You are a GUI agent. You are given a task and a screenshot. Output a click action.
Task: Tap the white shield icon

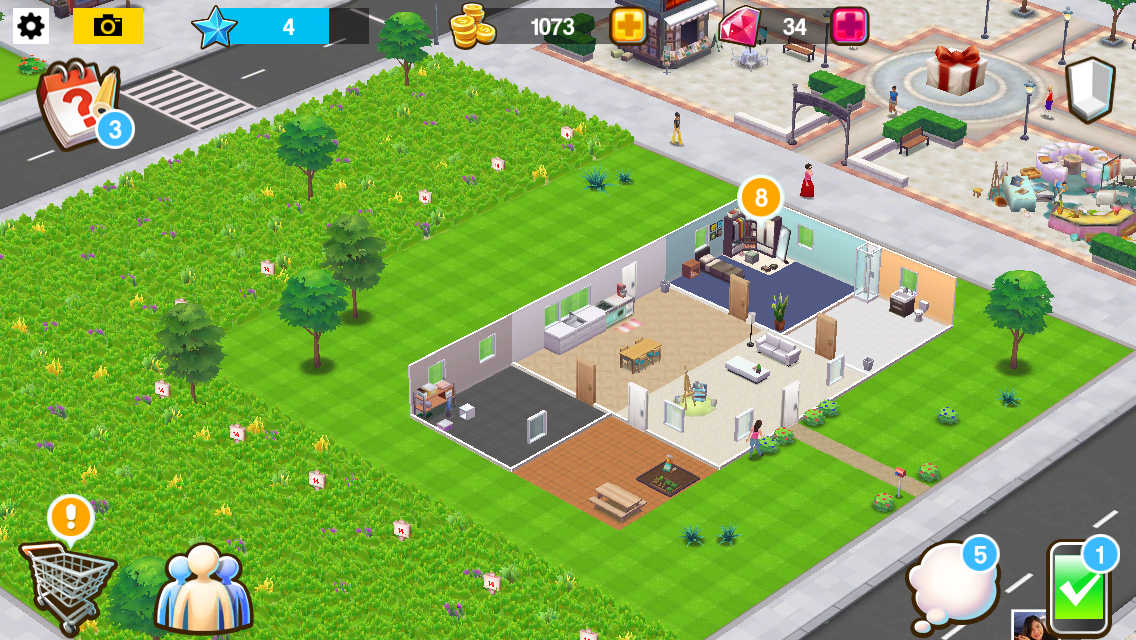pyautogui.click(x=1090, y=89)
